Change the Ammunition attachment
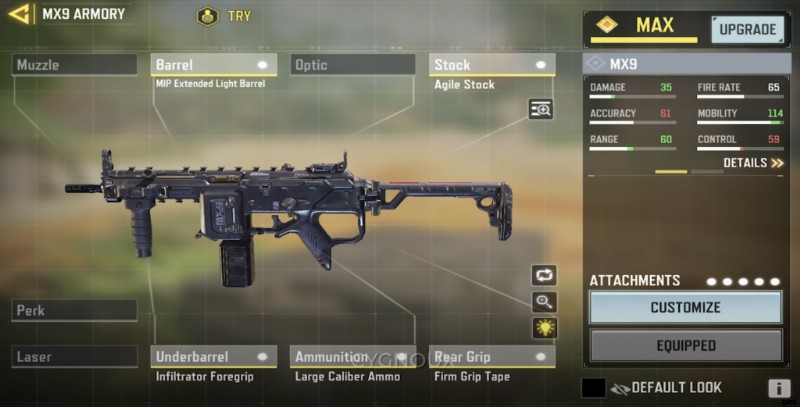 click(353, 356)
